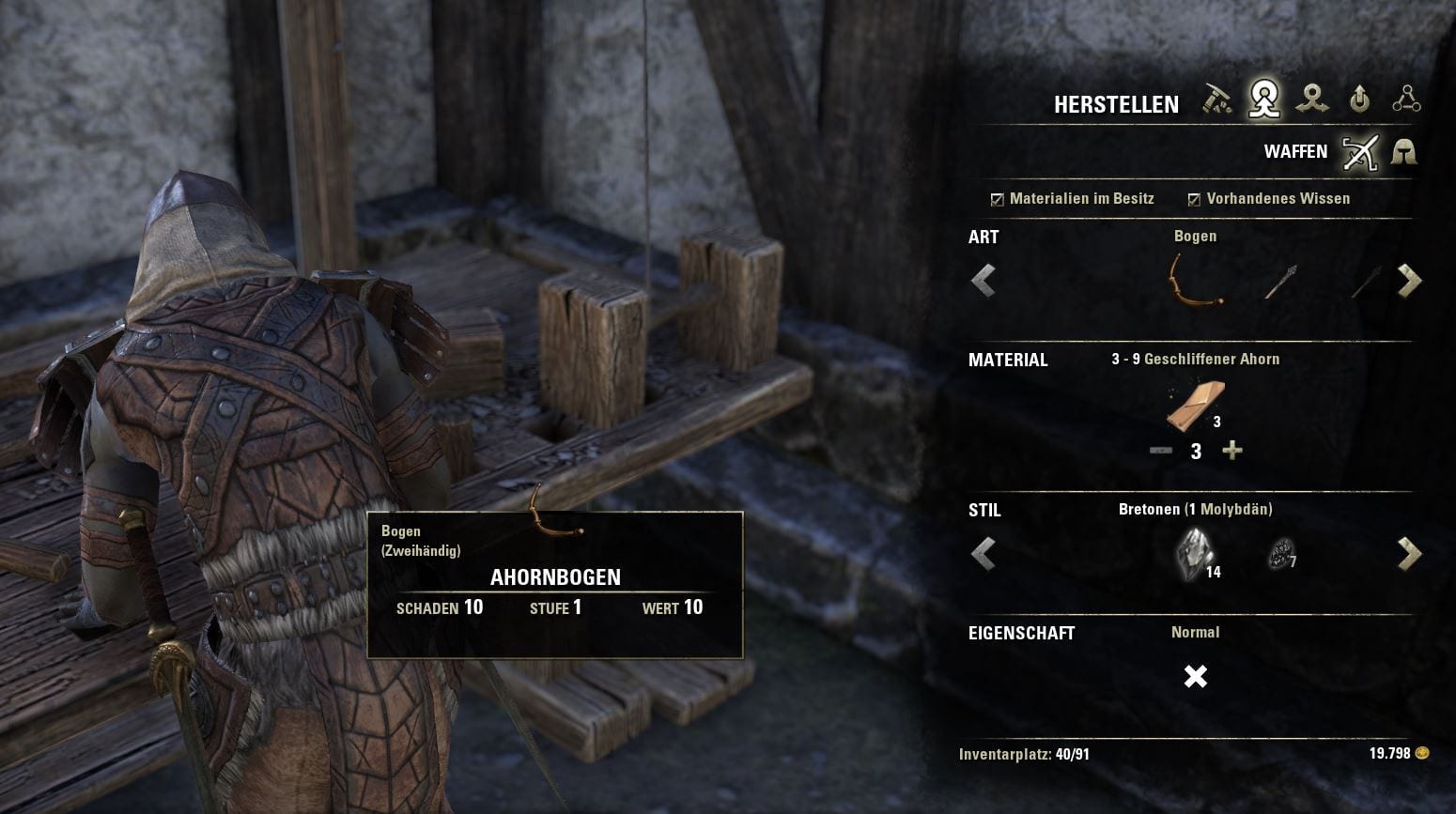Switch to the armor helmet tab
This screenshot has width=1456, height=814.
pos(1403,152)
